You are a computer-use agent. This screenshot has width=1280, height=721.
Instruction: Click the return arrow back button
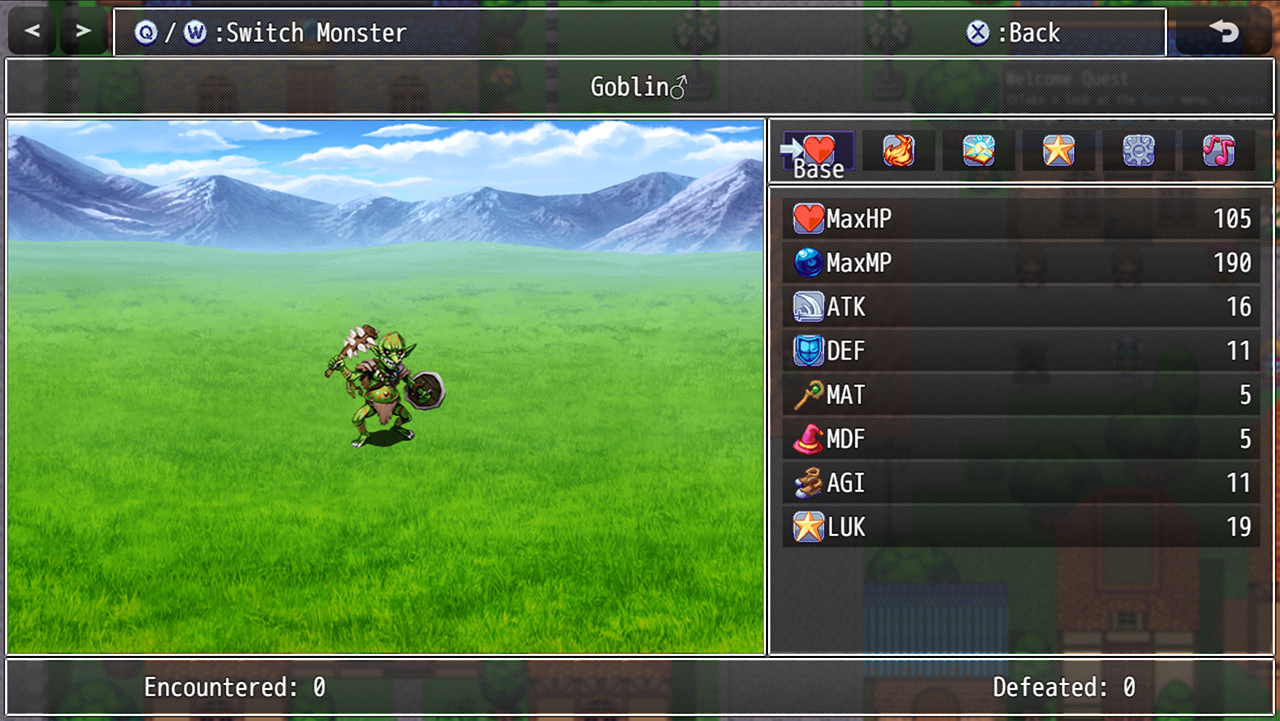tap(1223, 32)
